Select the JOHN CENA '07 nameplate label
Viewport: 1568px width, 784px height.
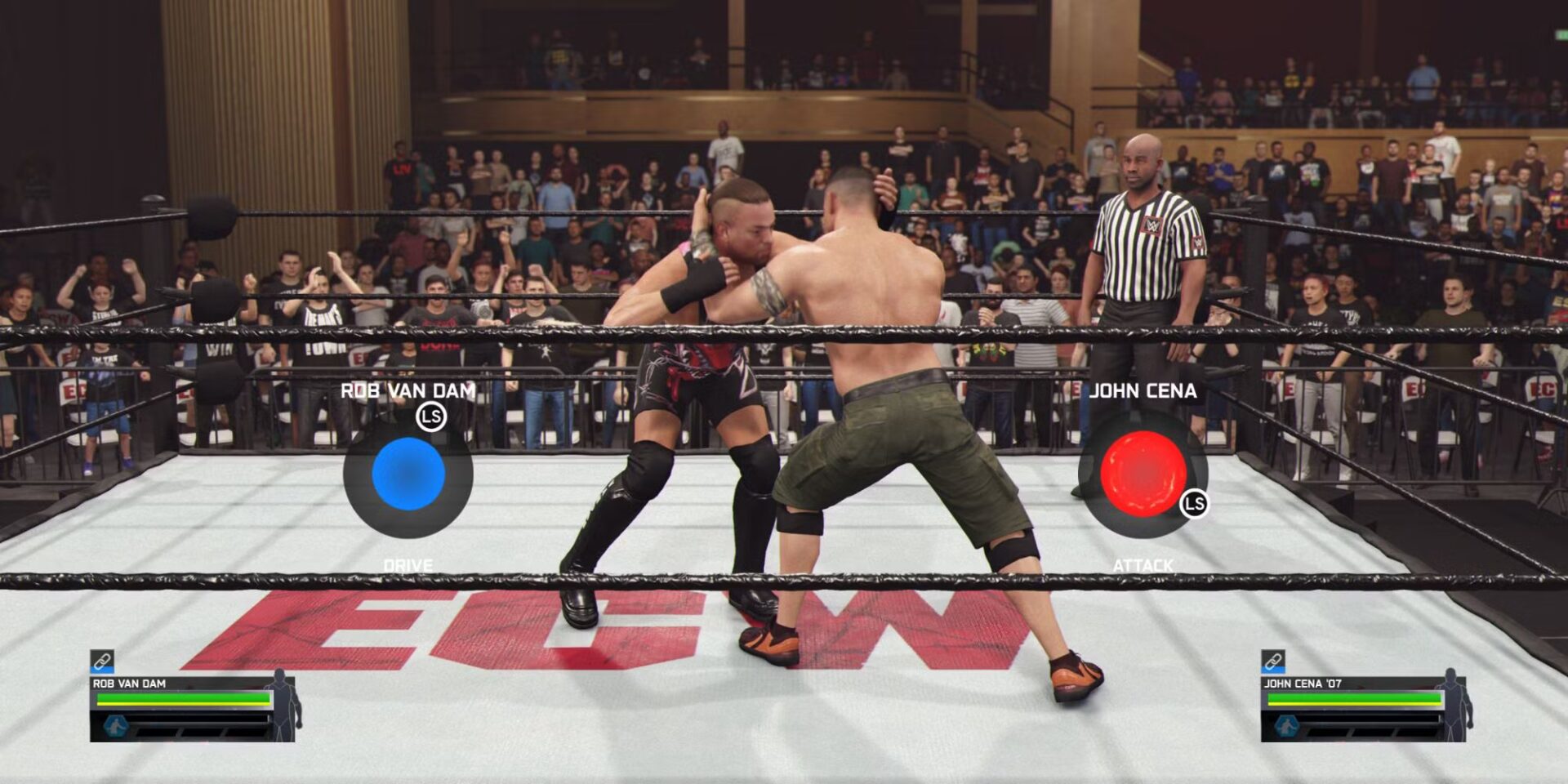click(1304, 683)
